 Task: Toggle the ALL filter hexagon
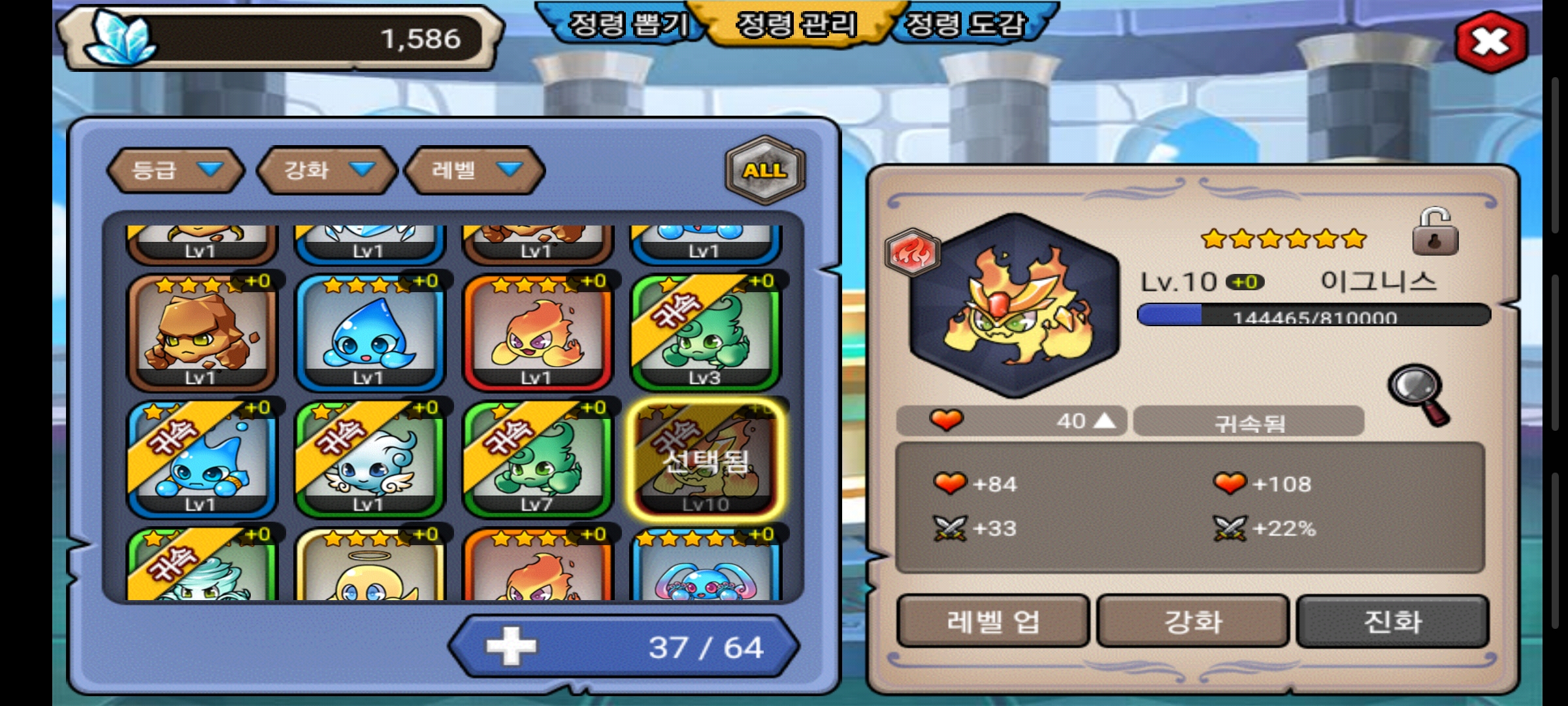pyautogui.click(x=764, y=171)
